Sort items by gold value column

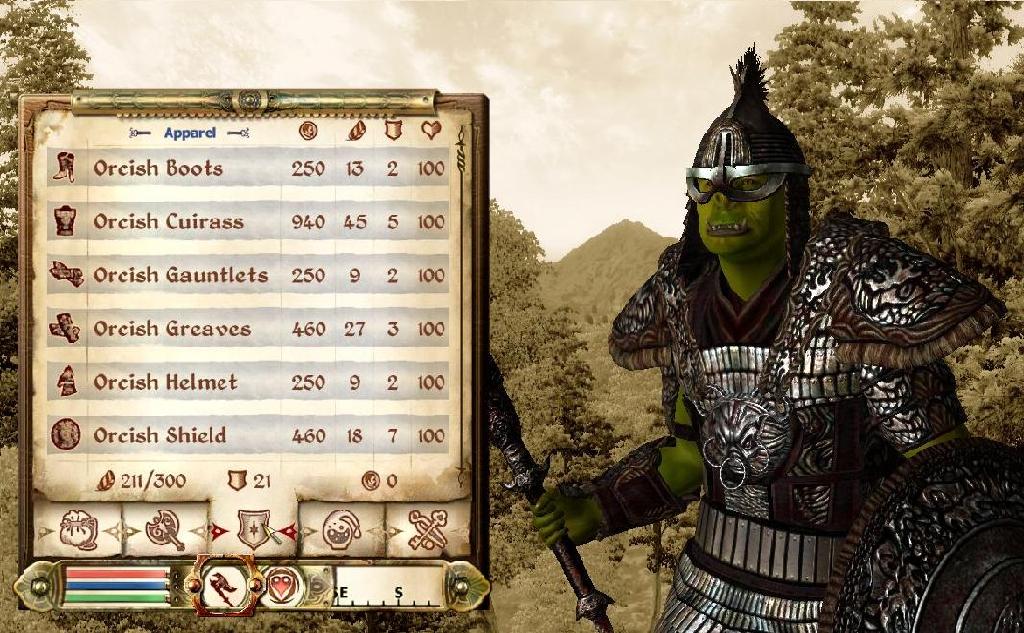308,130
